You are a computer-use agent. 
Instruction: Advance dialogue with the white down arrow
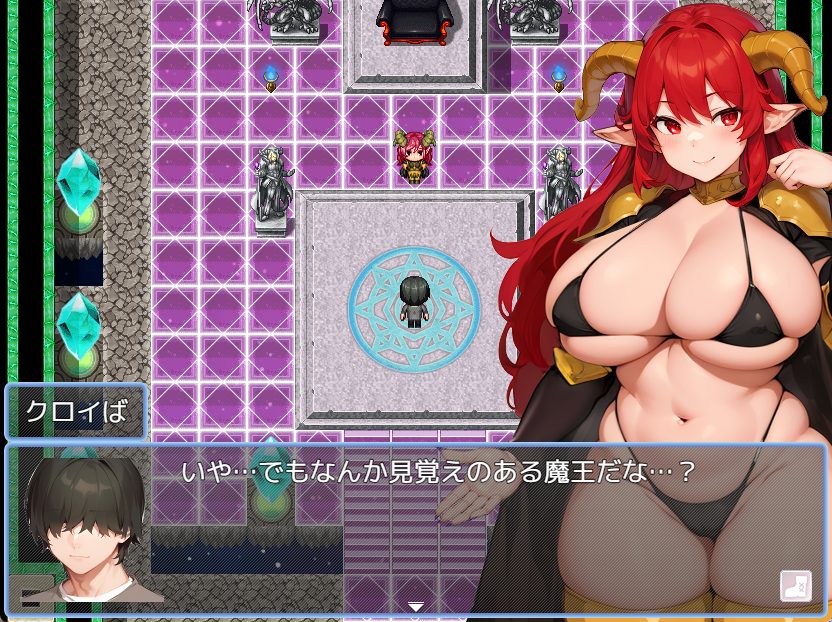[416, 606]
